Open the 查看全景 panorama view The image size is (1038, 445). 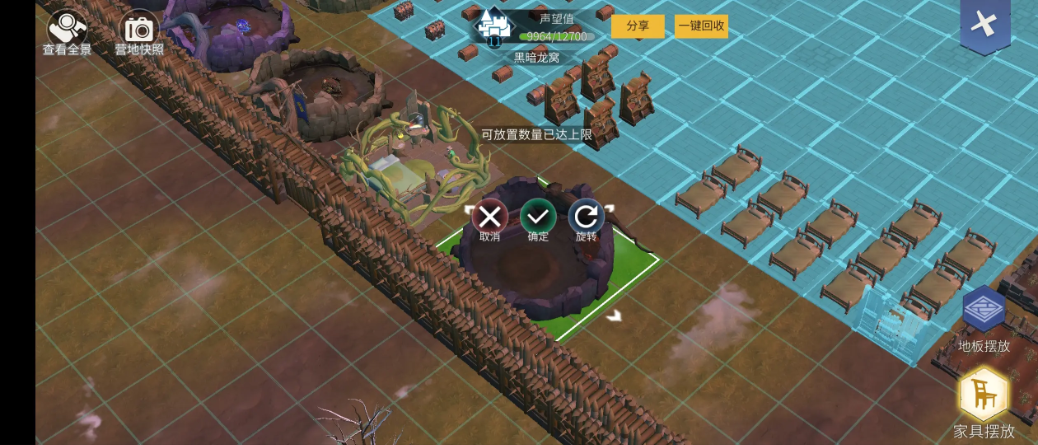(66, 31)
